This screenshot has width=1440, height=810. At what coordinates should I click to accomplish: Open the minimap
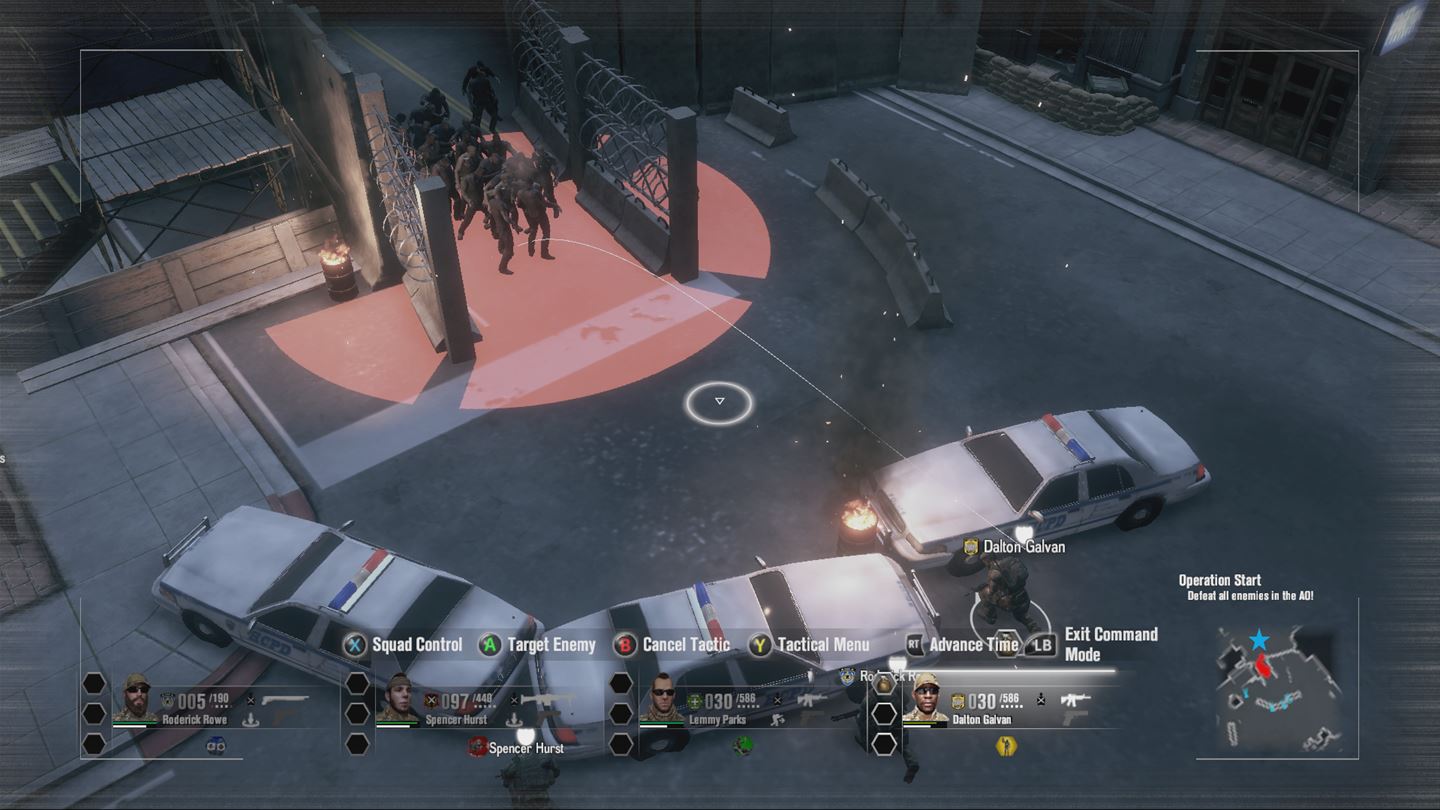1285,690
